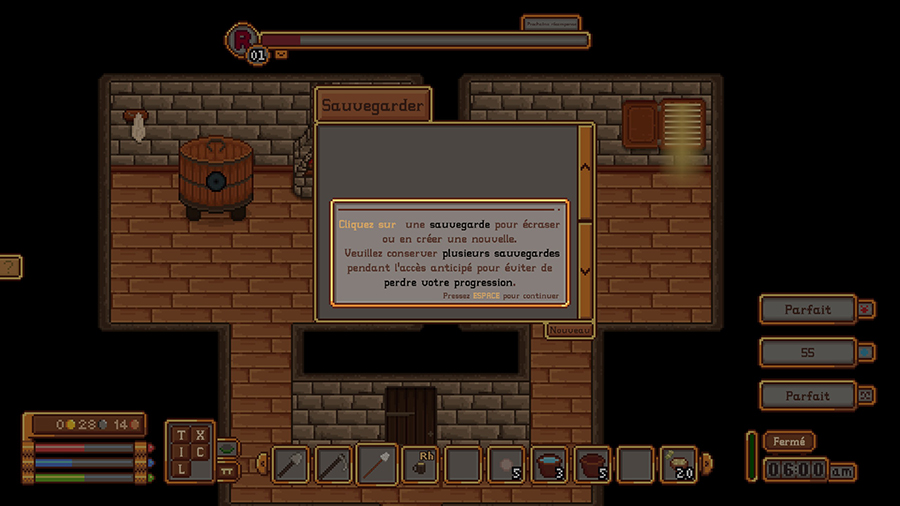
Task: Open the C shortcut menu button
Action: (x=200, y=452)
